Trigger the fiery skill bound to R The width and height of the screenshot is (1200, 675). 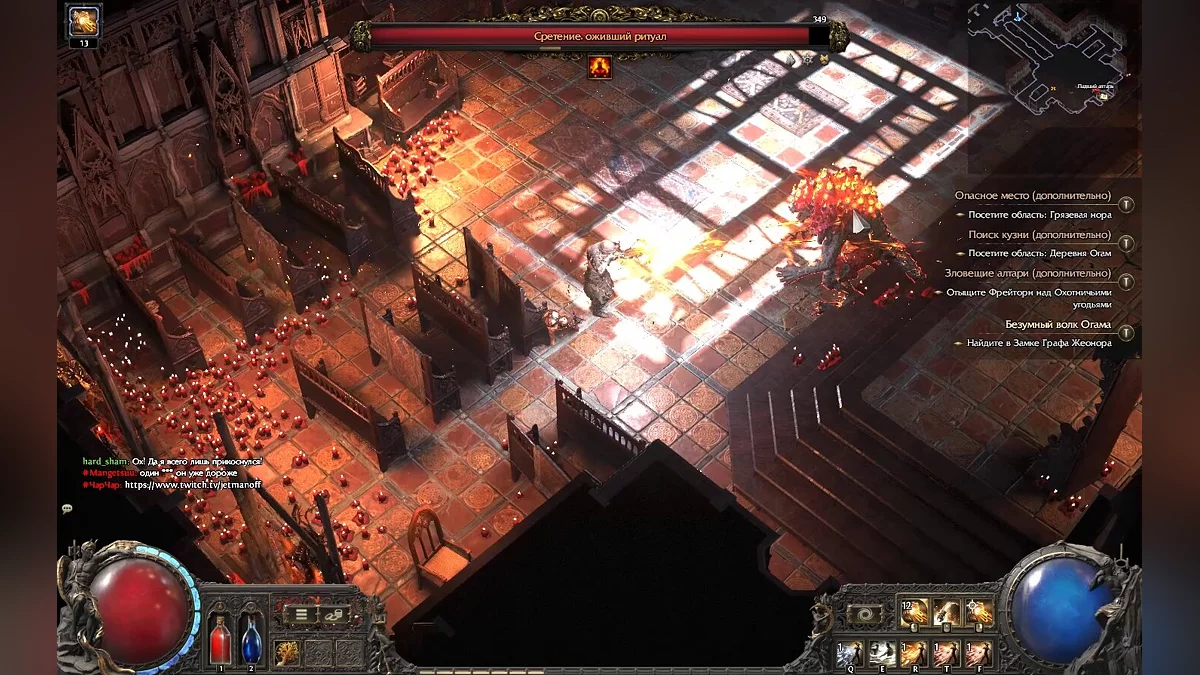(914, 653)
